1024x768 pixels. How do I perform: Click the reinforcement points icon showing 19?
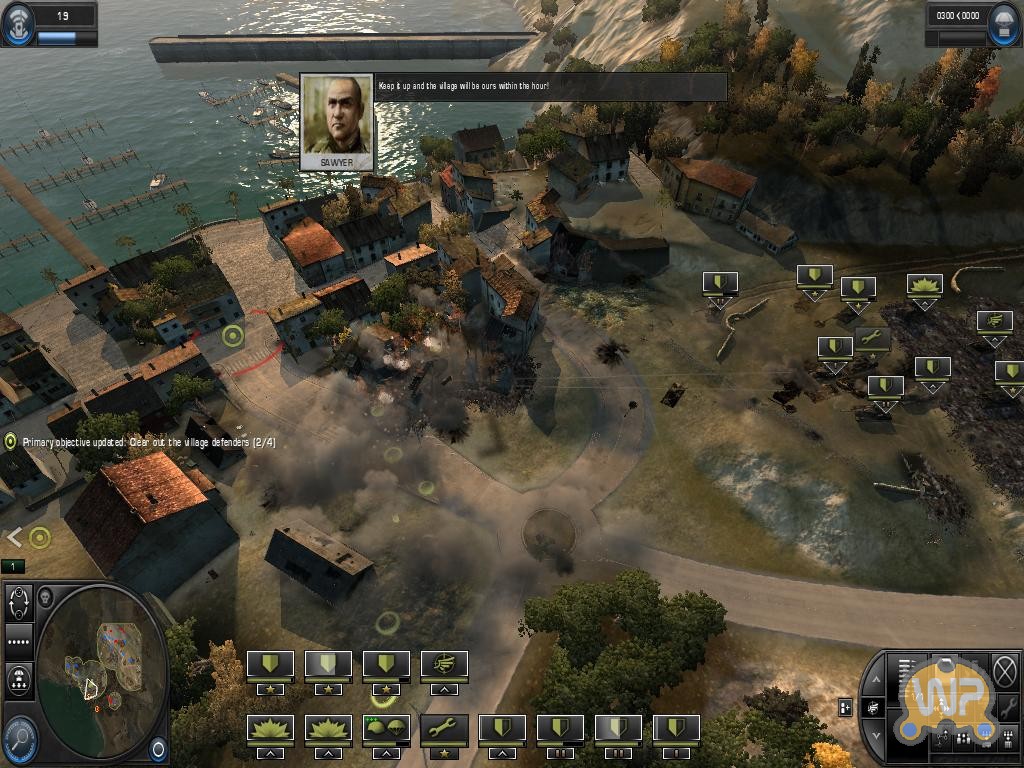click(19, 25)
